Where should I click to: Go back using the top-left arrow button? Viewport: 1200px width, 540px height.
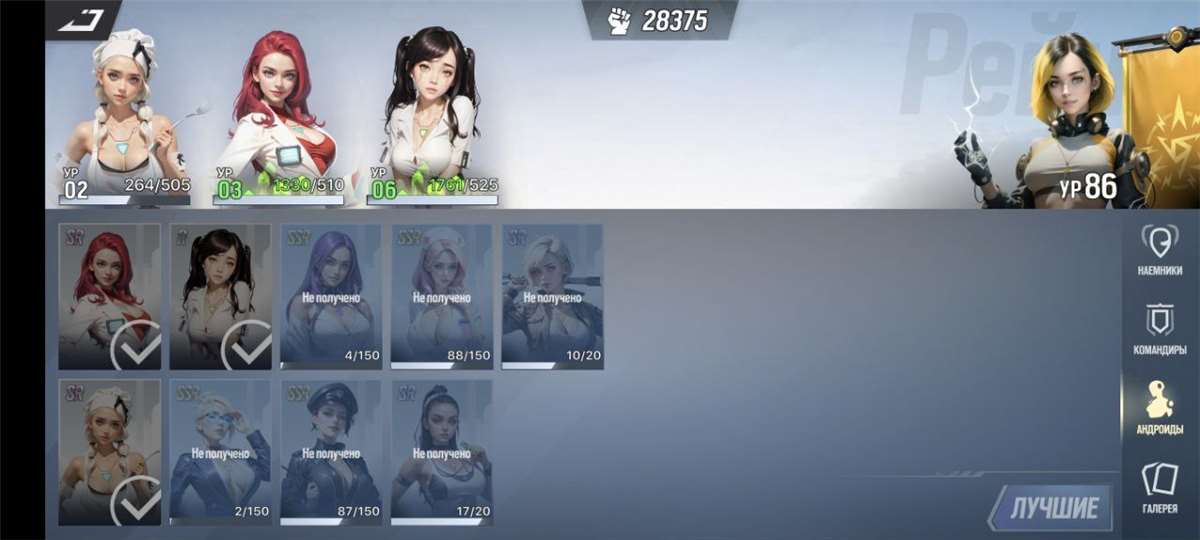[80, 19]
